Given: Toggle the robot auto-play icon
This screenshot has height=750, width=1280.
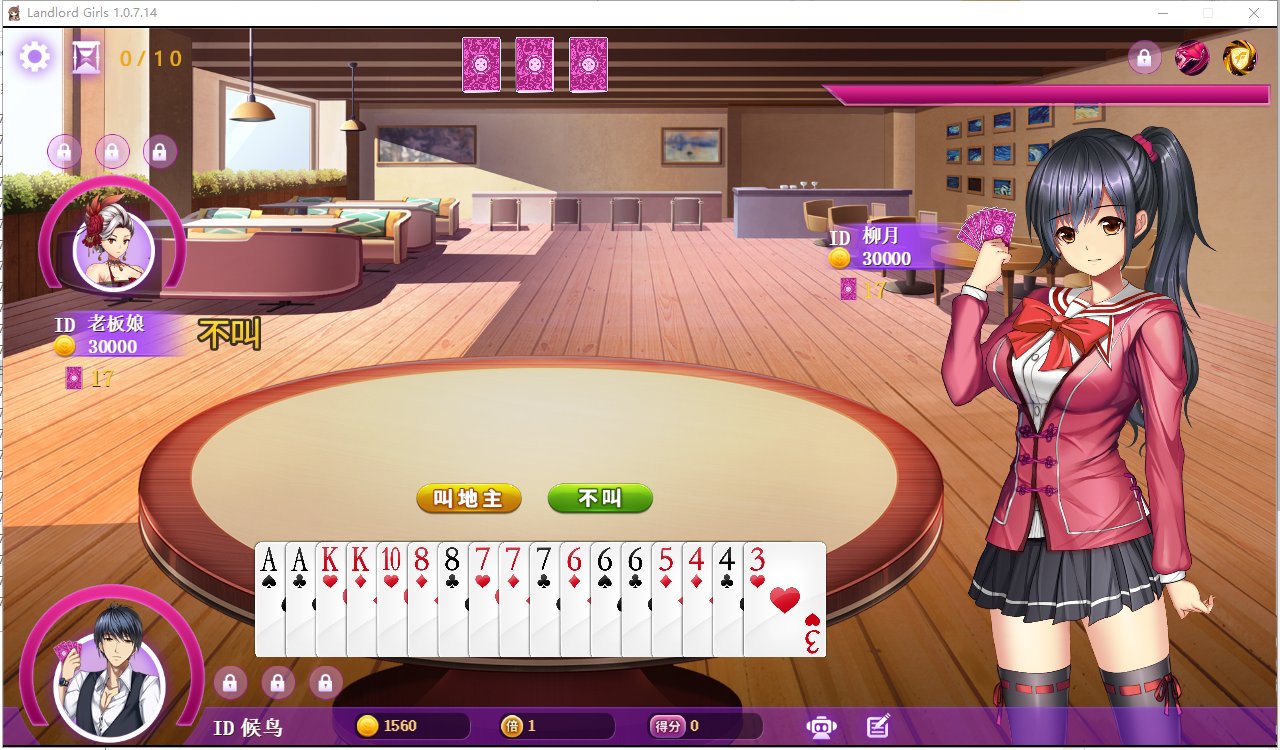Looking at the screenshot, I should [x=821, y=727].
